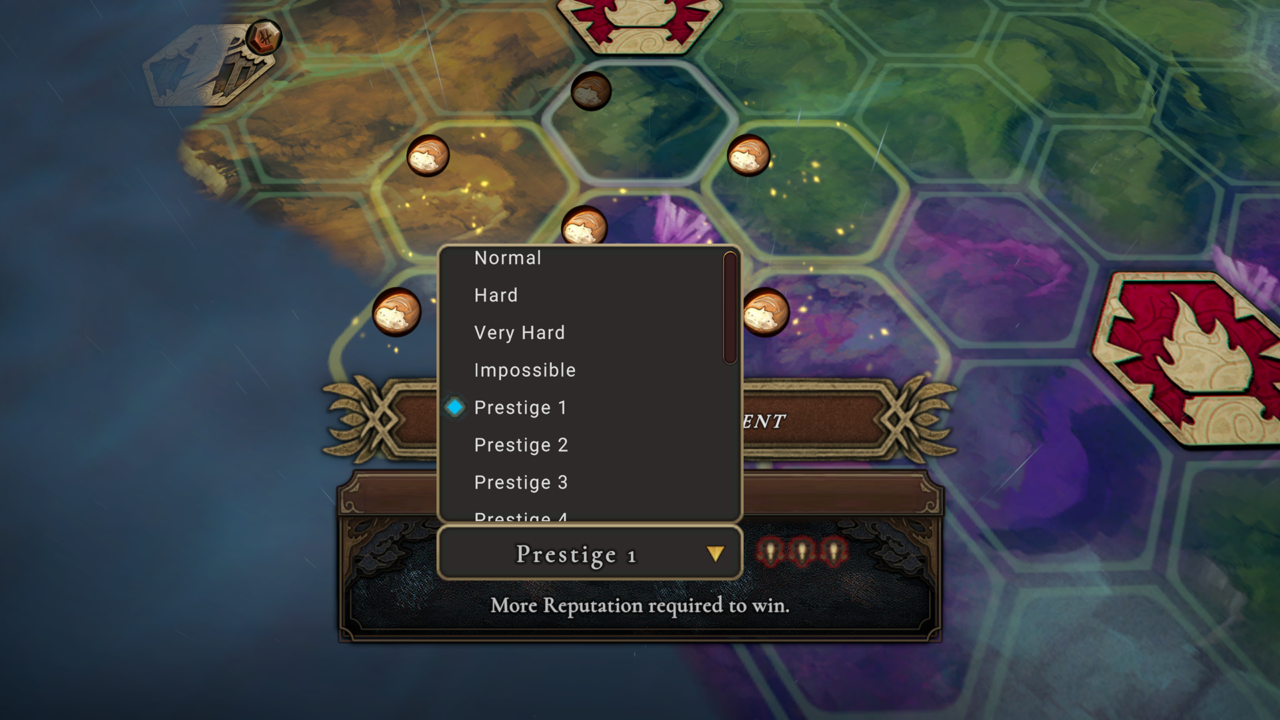Select Prestige 3 from the difficulty list
This screenshot has width=1280, height=720.
[x=521, y=482]
